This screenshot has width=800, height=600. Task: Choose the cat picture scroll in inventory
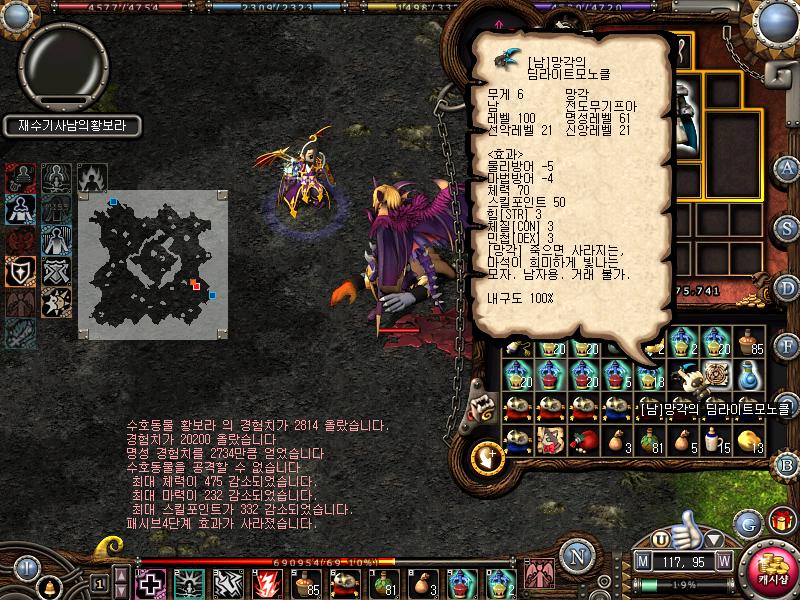click(x=550, y=440)
